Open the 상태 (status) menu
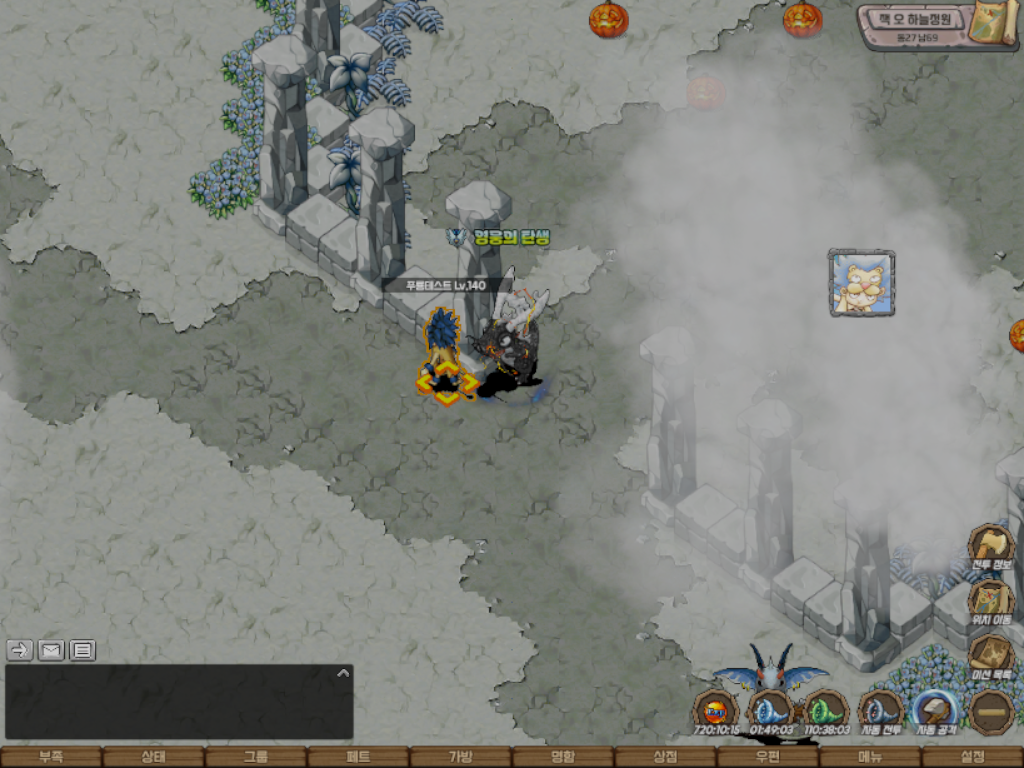 click(153, 757)
